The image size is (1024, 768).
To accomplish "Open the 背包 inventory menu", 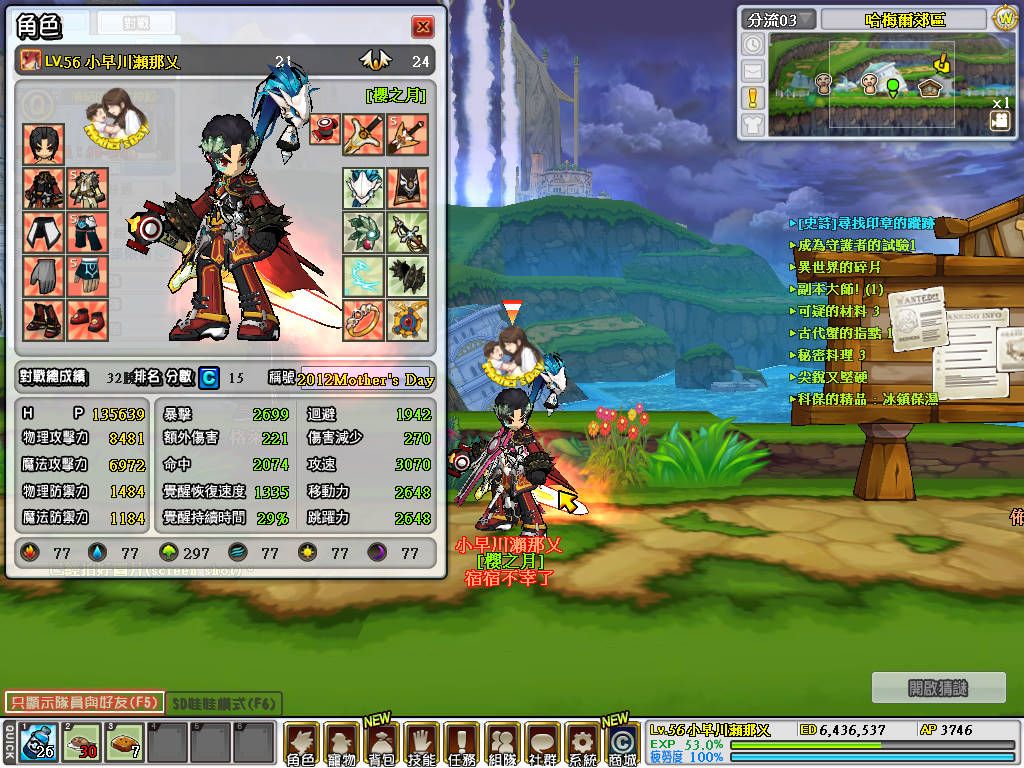I will [x=381, y=745].
